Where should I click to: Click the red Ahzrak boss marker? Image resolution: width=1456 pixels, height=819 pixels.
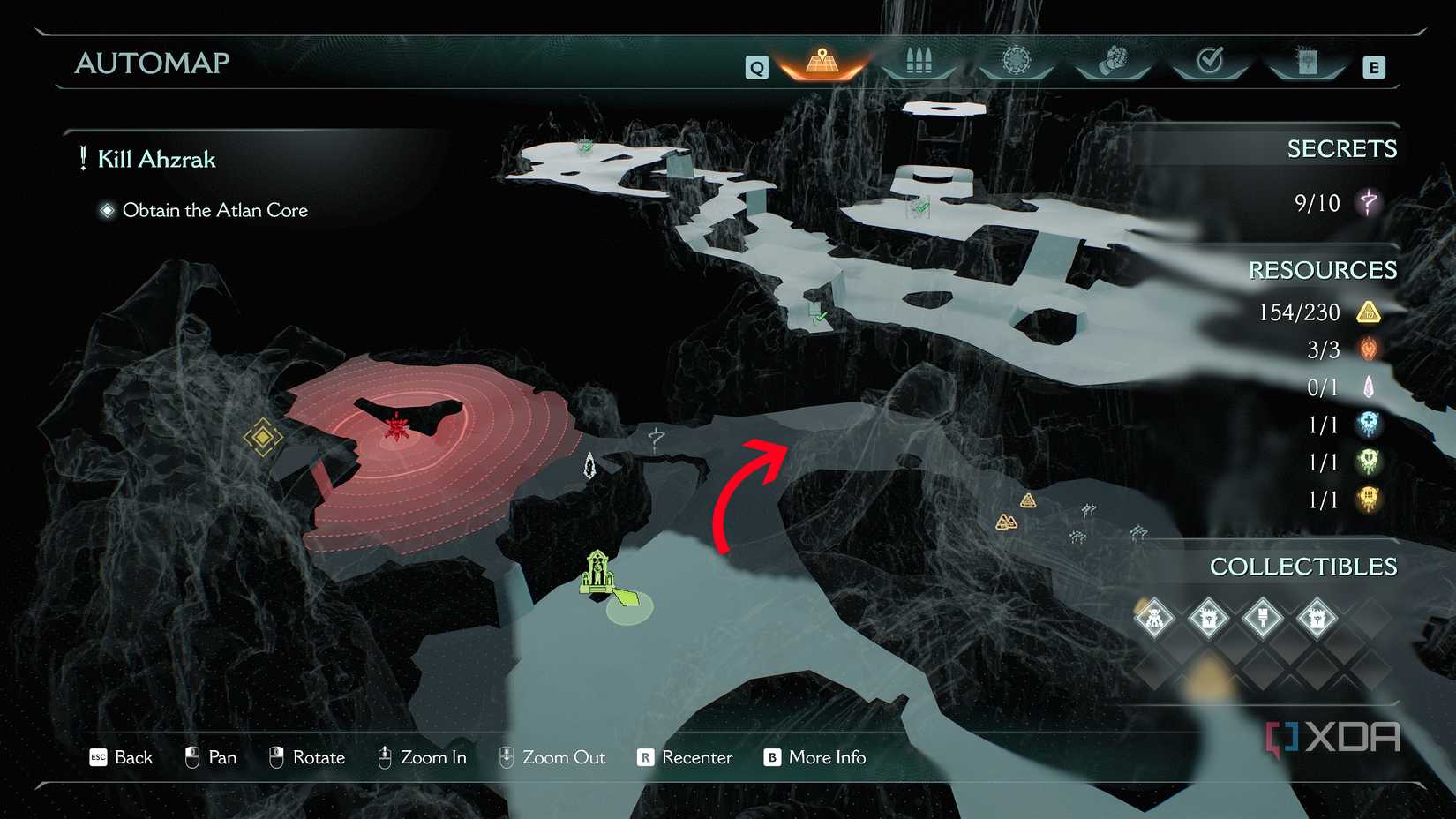[x=397, y=427]
